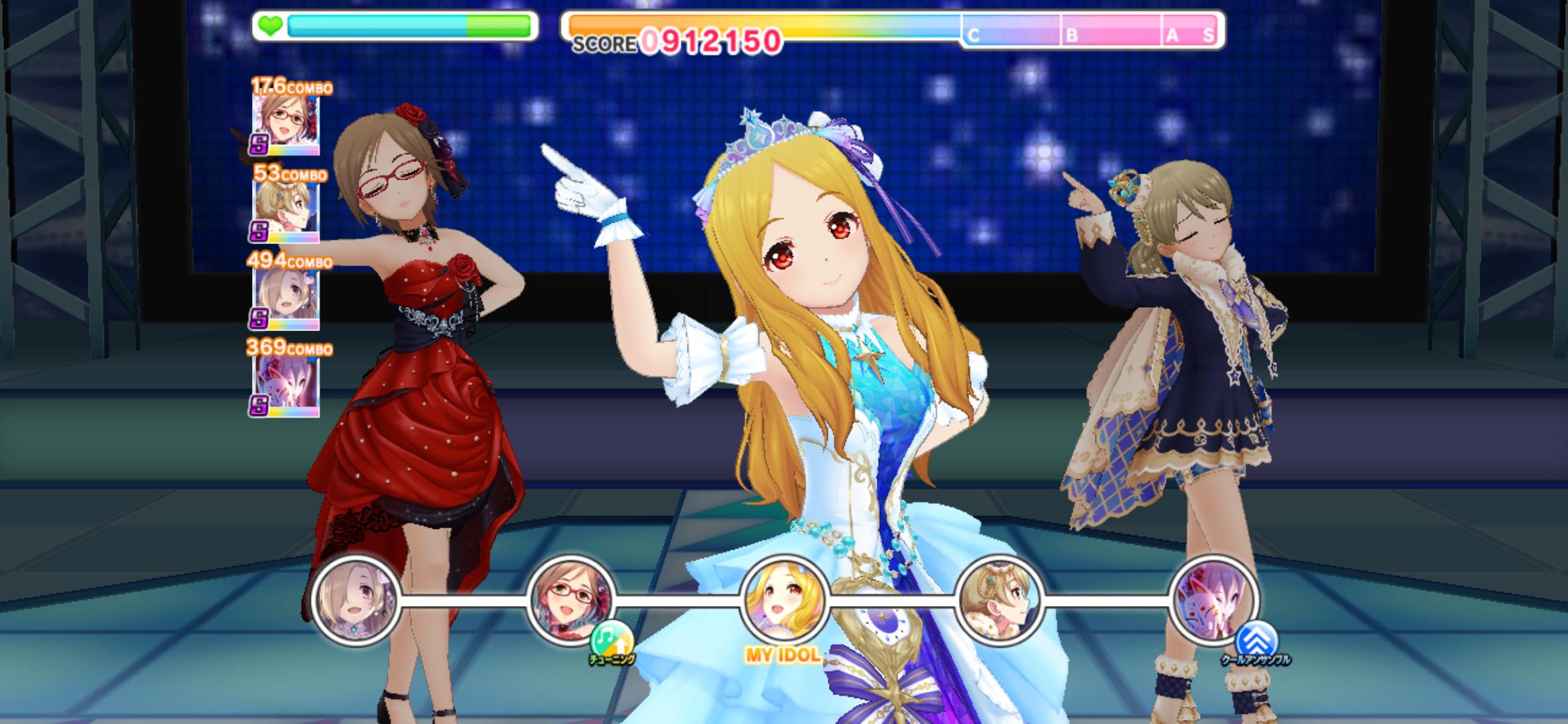Click the 53 combo player portrait
Screen dimensions: 1568x724
(x=285, y=208)
